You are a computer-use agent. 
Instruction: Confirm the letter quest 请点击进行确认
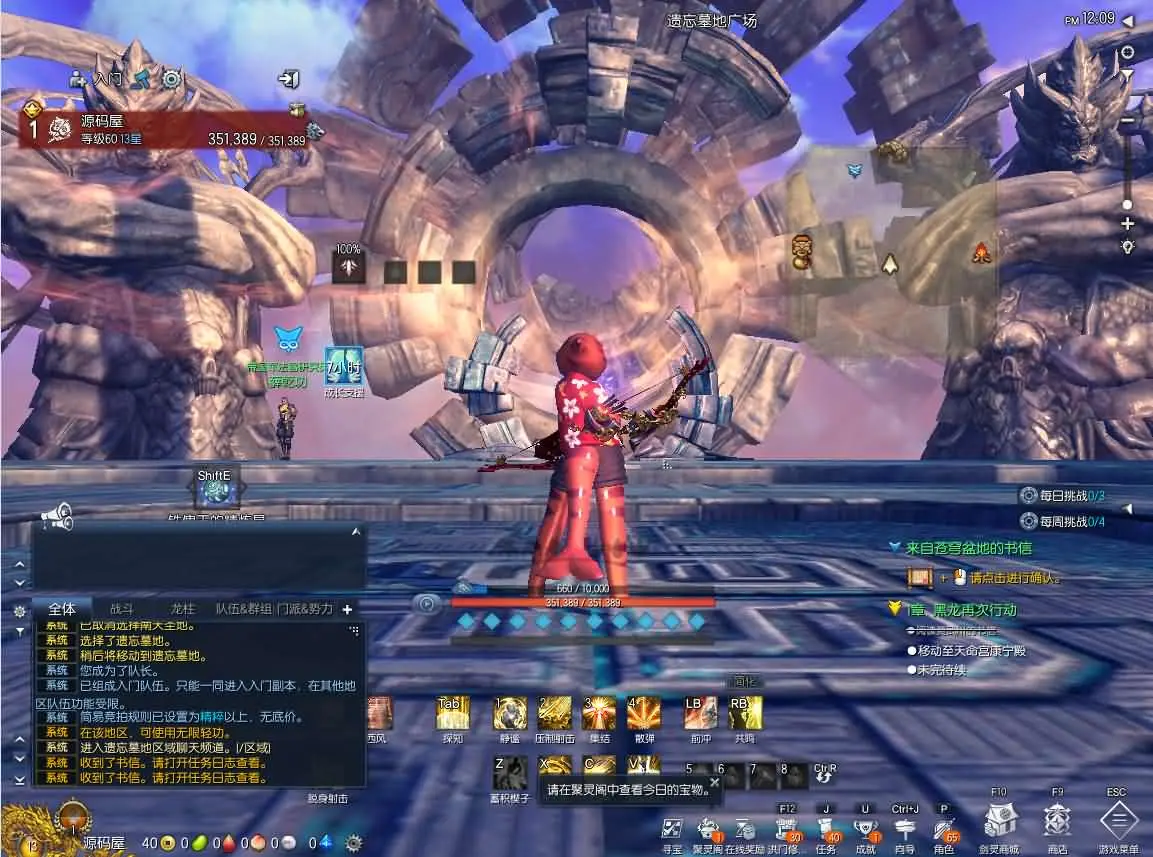[x=1003, y=578]
